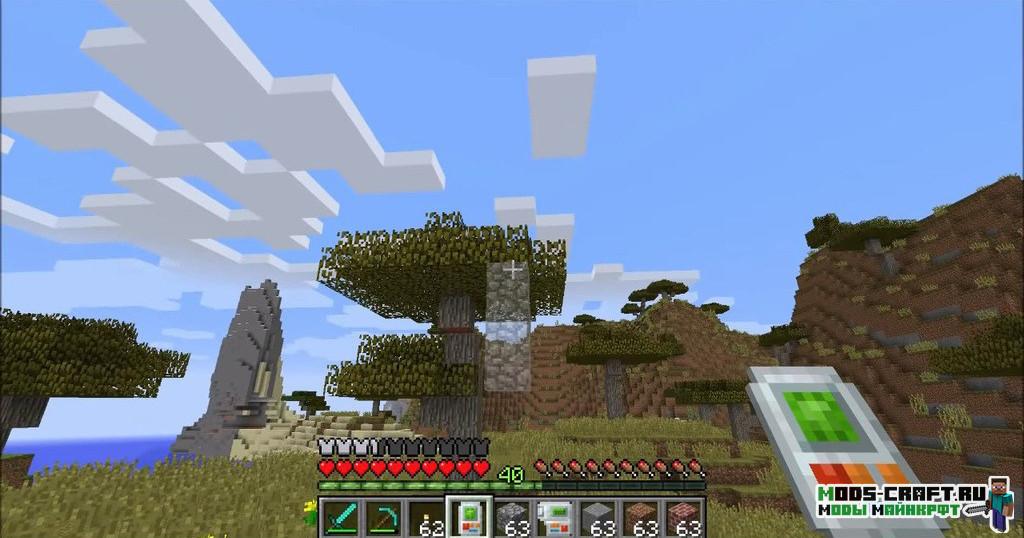The width and height of the screenshot is (1024, 538).
Task: Select the last hotbar slot with red bricks
Action: point(685,517)
